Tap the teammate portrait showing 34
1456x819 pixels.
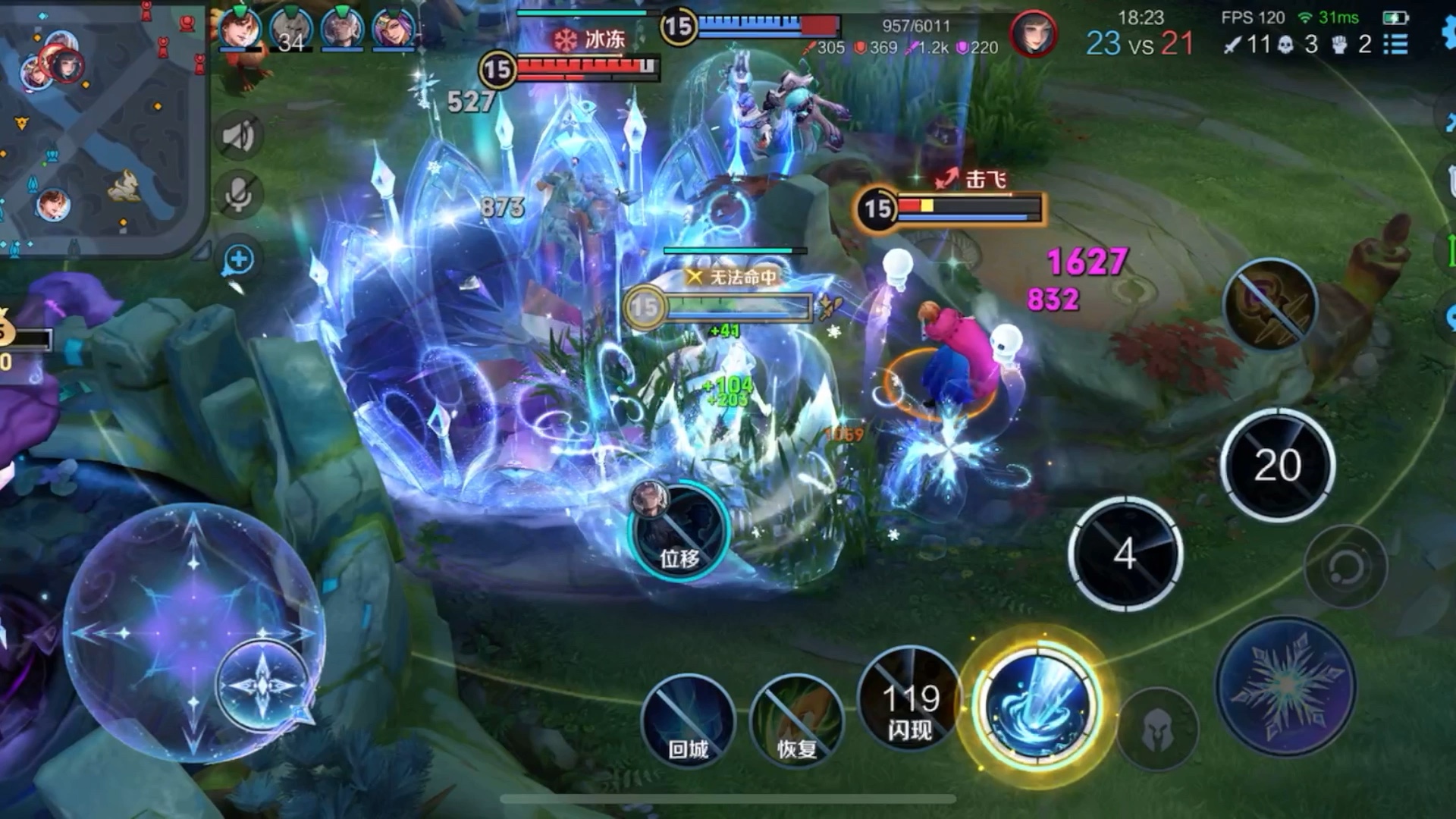[x=290, y=30]
